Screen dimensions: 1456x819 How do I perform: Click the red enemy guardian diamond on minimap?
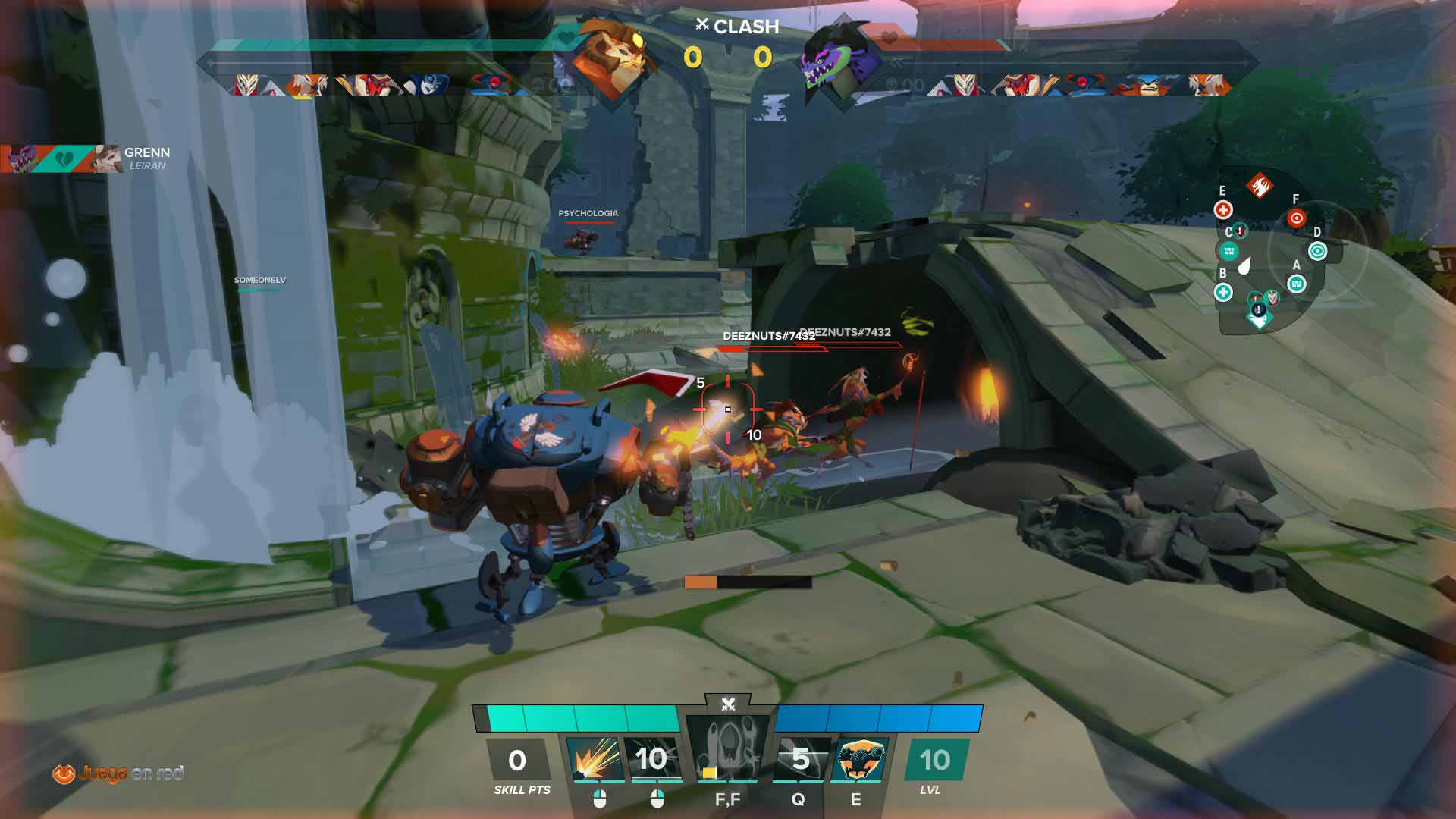(1260, 185)
